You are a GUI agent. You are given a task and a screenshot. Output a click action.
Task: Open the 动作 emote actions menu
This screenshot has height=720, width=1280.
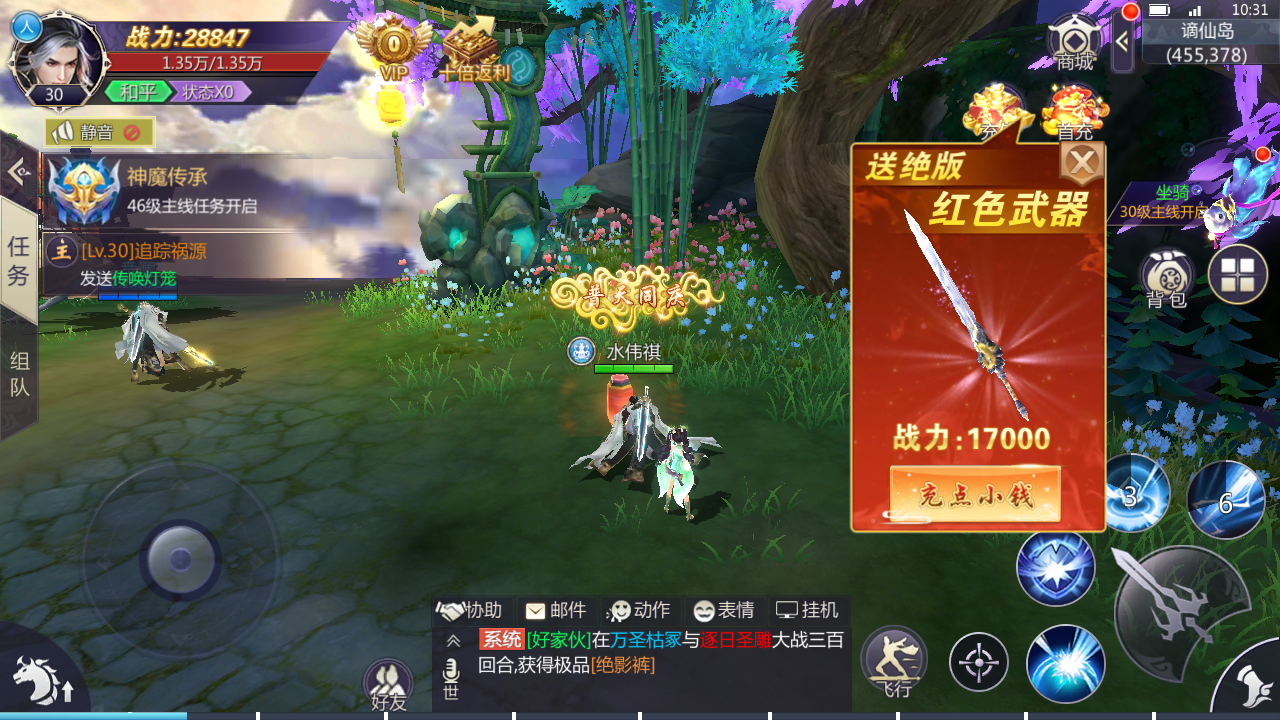640,610
